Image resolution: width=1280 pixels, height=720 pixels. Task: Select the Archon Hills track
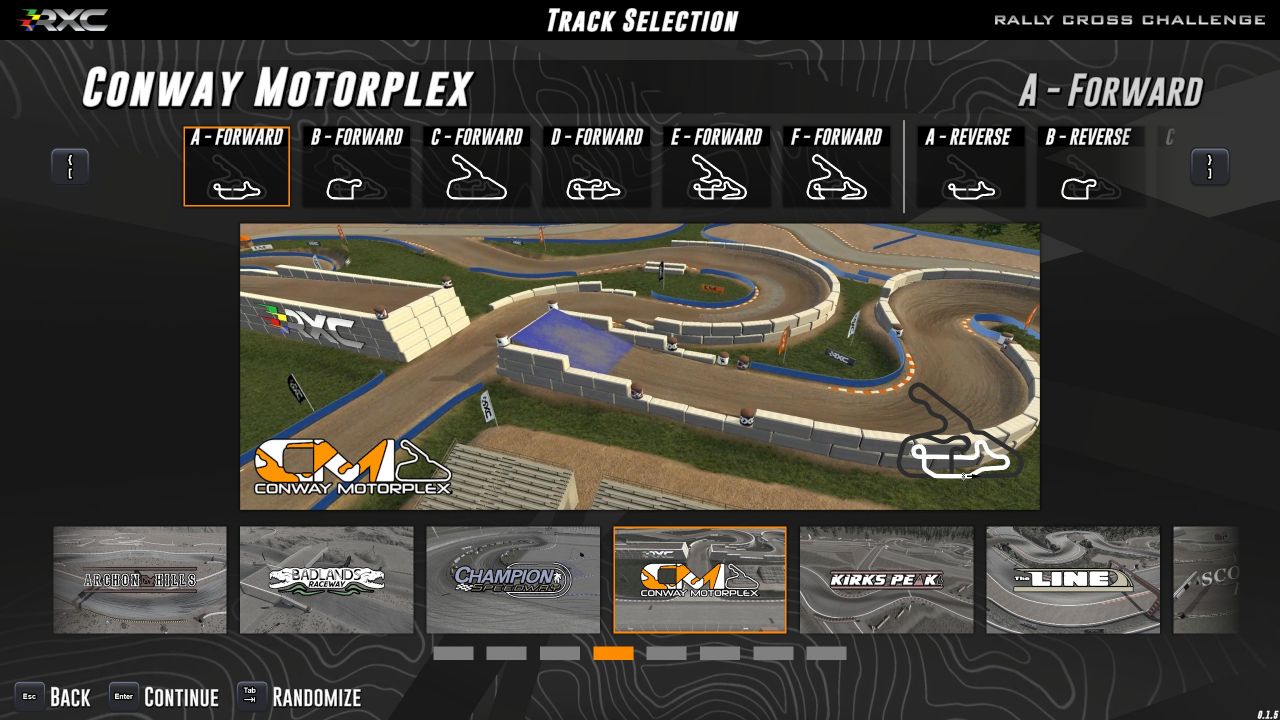point(140,580)
